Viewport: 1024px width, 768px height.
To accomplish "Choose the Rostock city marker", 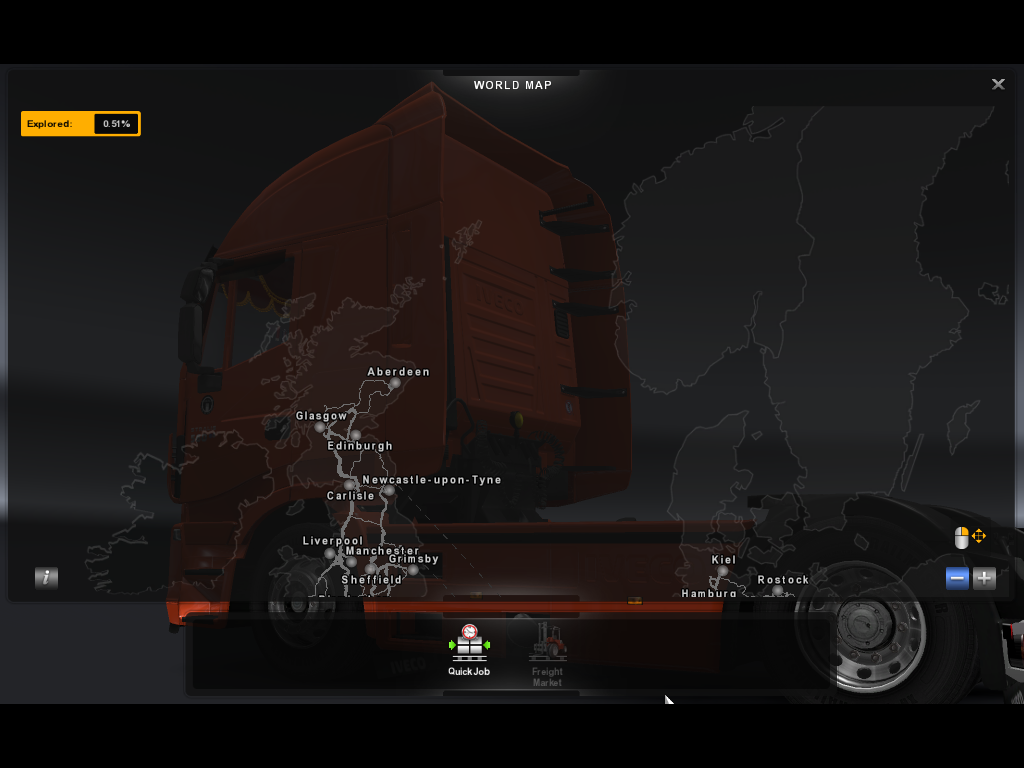I will pyautogui.click(x=778, y=591).
